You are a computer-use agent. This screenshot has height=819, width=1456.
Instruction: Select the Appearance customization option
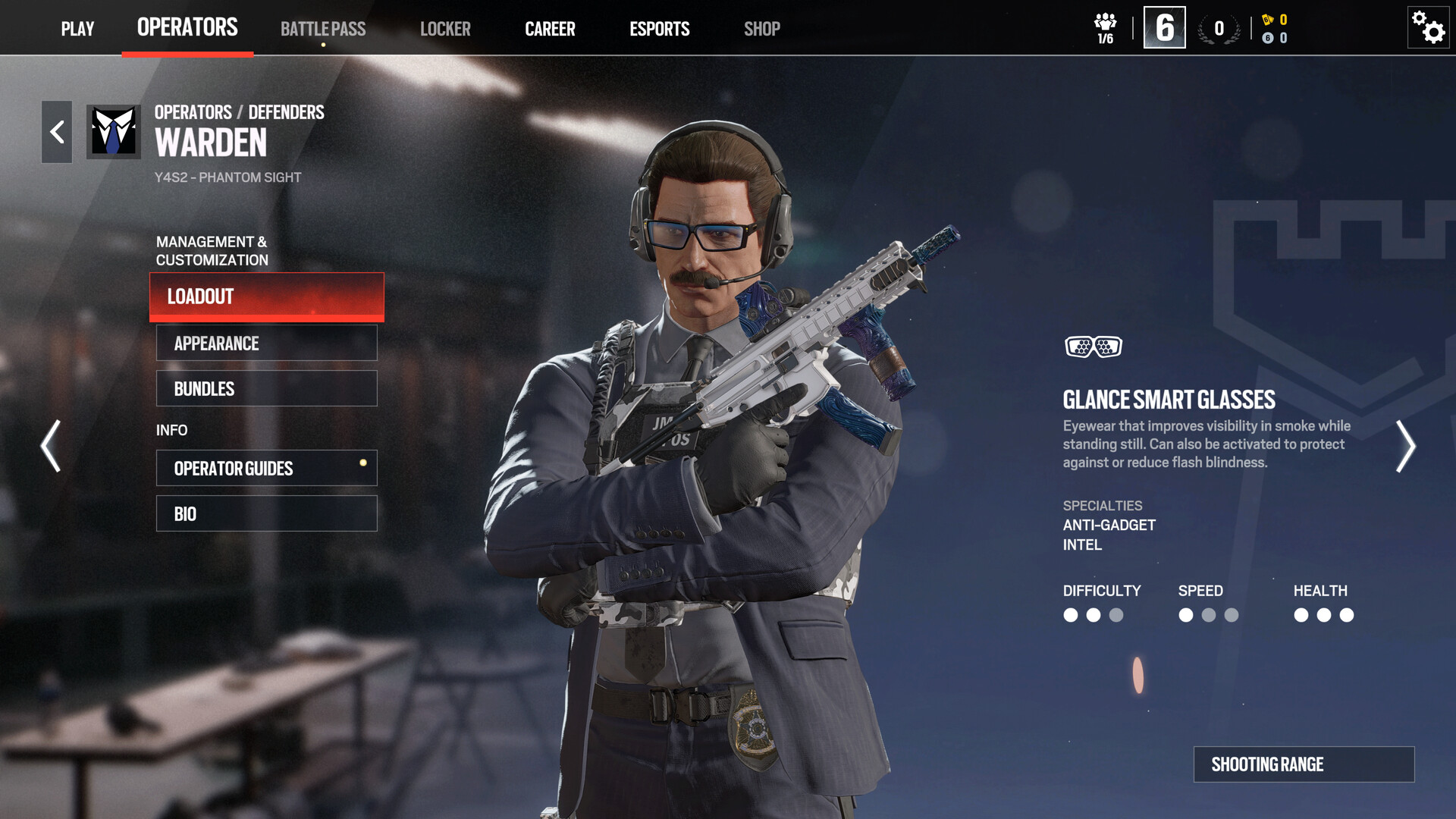(x=266, y=343)
